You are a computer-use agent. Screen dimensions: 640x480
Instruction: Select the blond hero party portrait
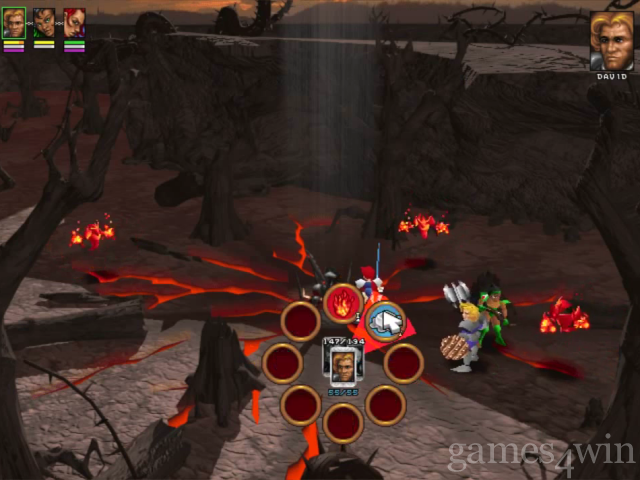(14, 23)
